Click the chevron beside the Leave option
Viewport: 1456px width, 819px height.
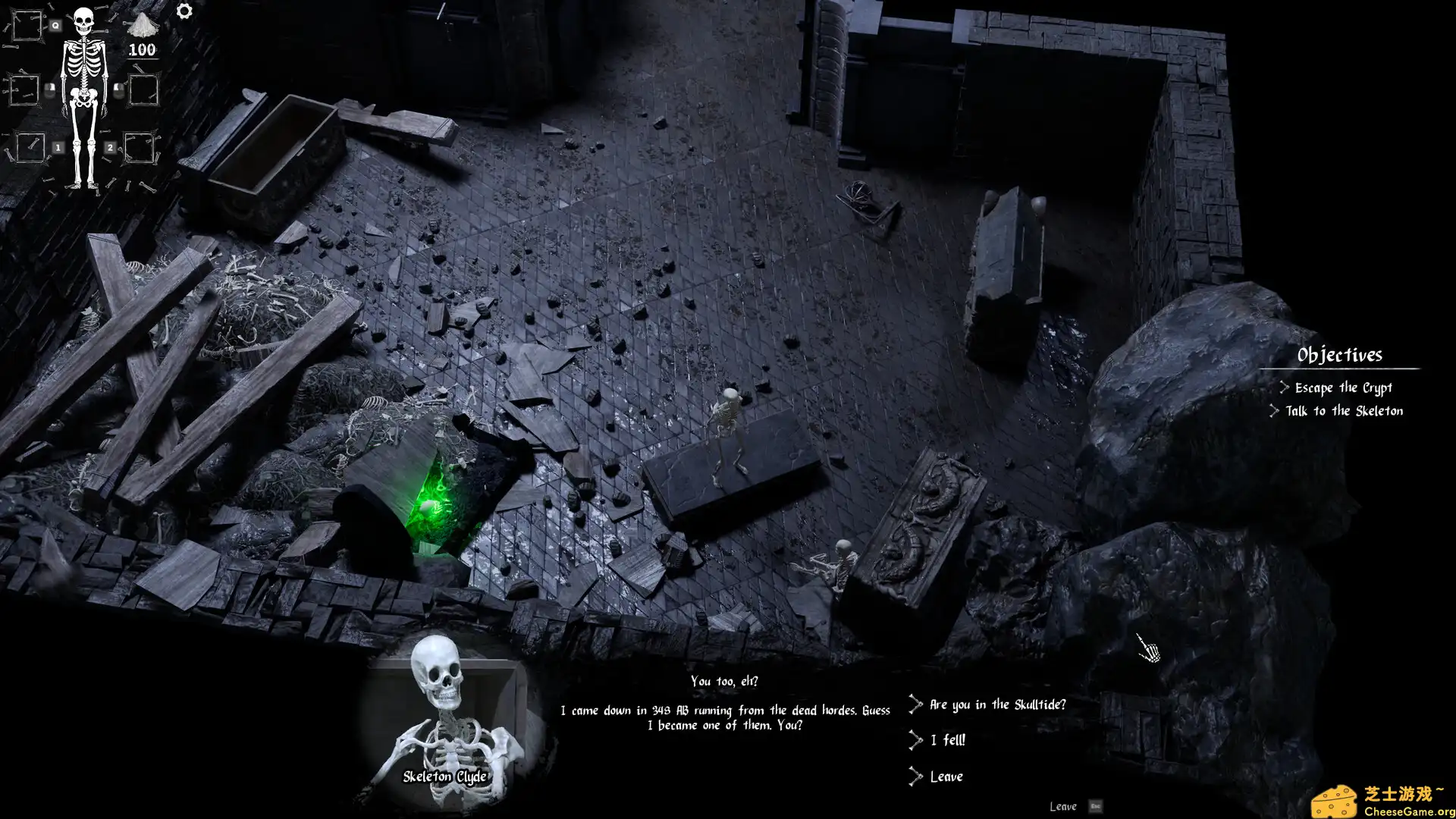pyautogui.click(x=915, y=776)
